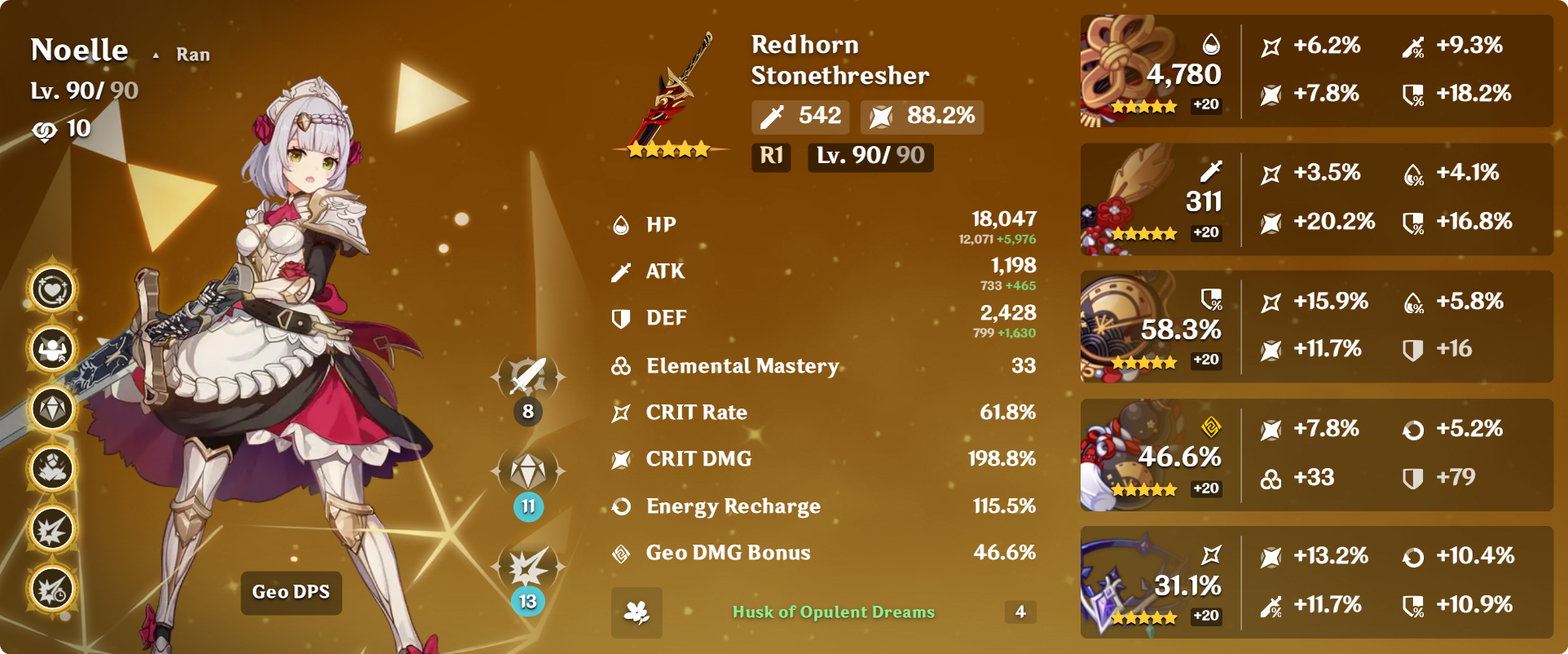The image size is (1568, 654).
Task: Click the flexing figure constellation icon
Action: [53, 349]
